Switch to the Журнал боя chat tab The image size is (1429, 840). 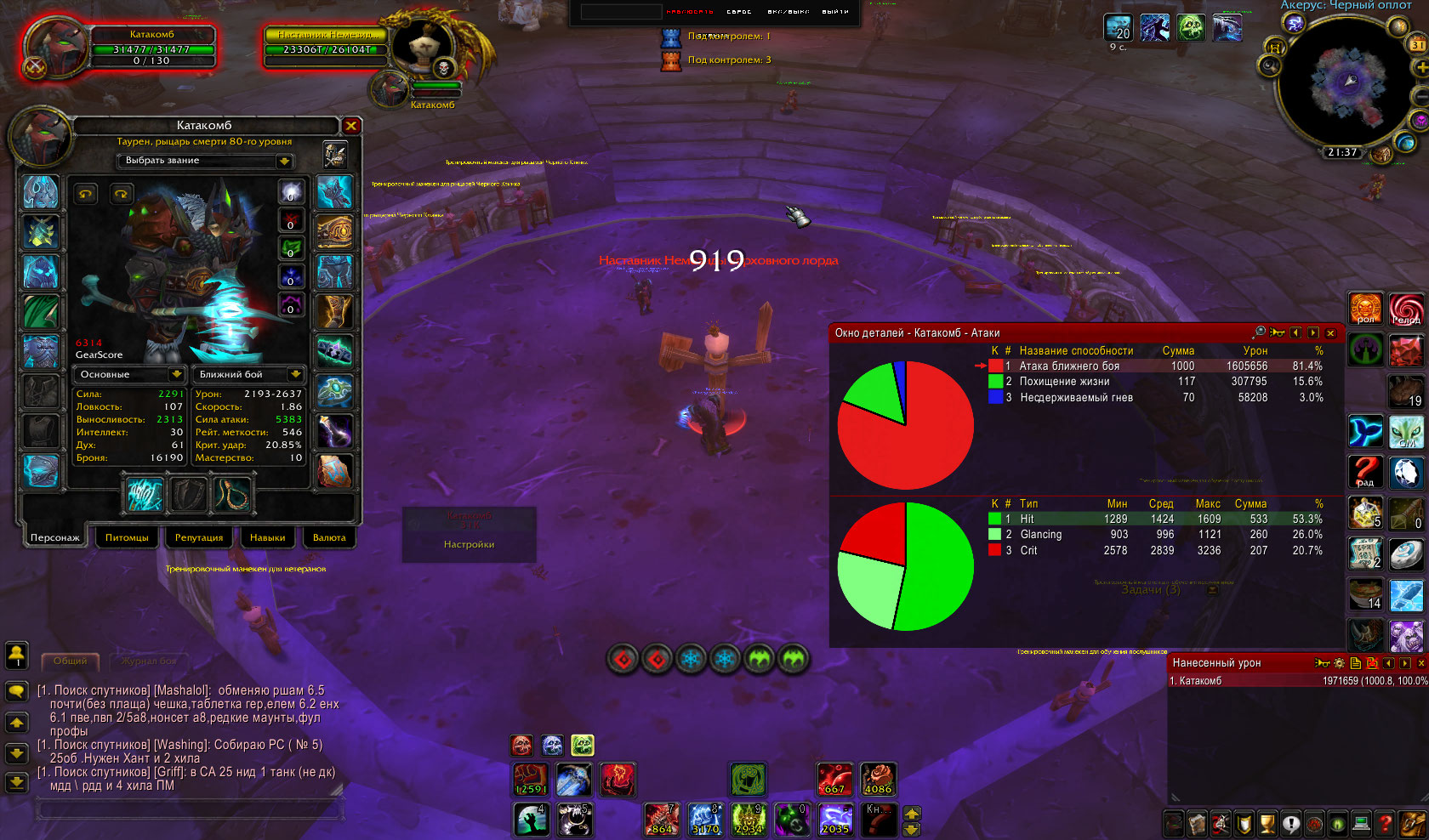point(149,661)
